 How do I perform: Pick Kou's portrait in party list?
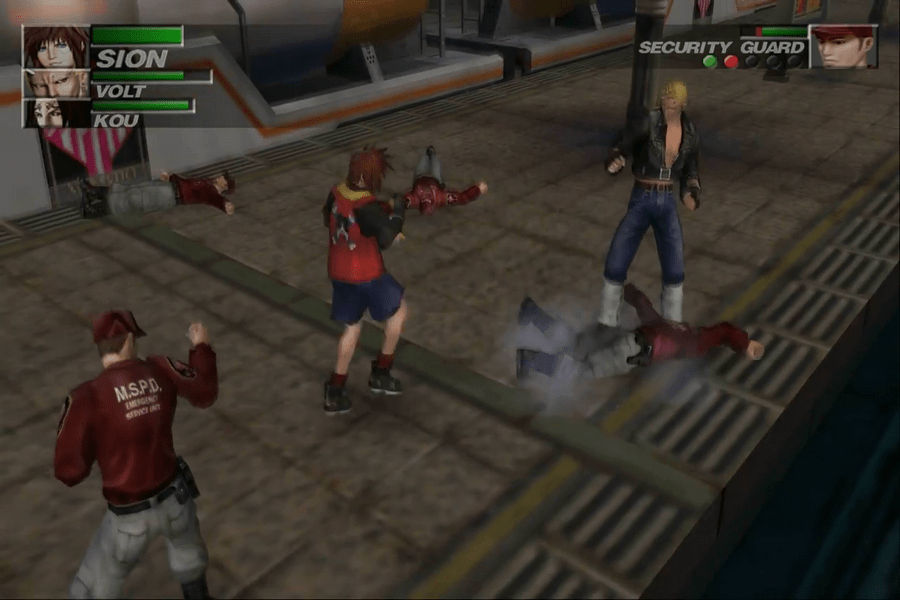pyautogui.click(x=56, y=112)
